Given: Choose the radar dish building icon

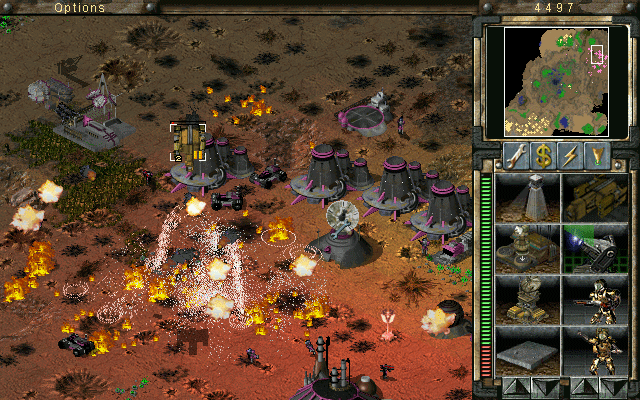Looking at the screenshot, I should click(527, 248).
